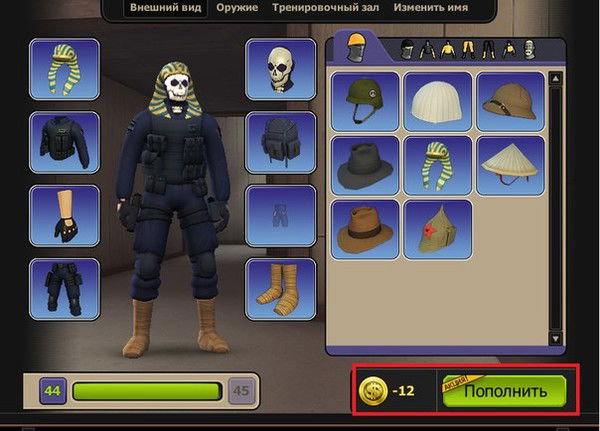Choose the white knit cap

437,100
